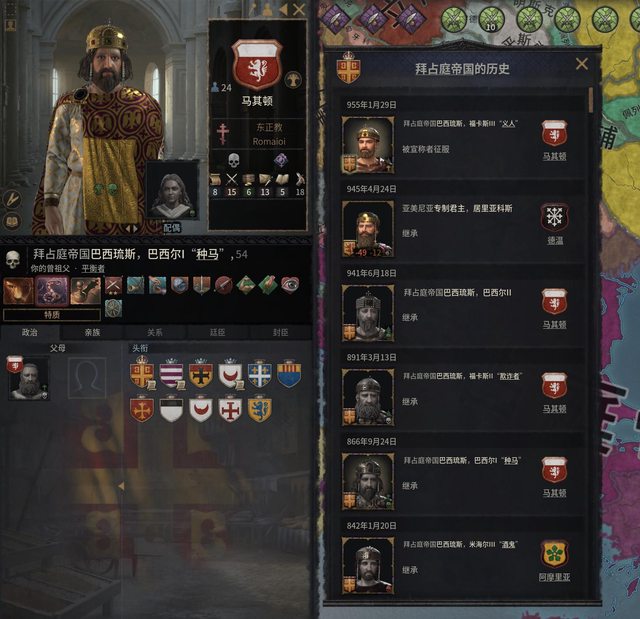Open the 阿摩里亚 dynasty green shield

[554, 554]
